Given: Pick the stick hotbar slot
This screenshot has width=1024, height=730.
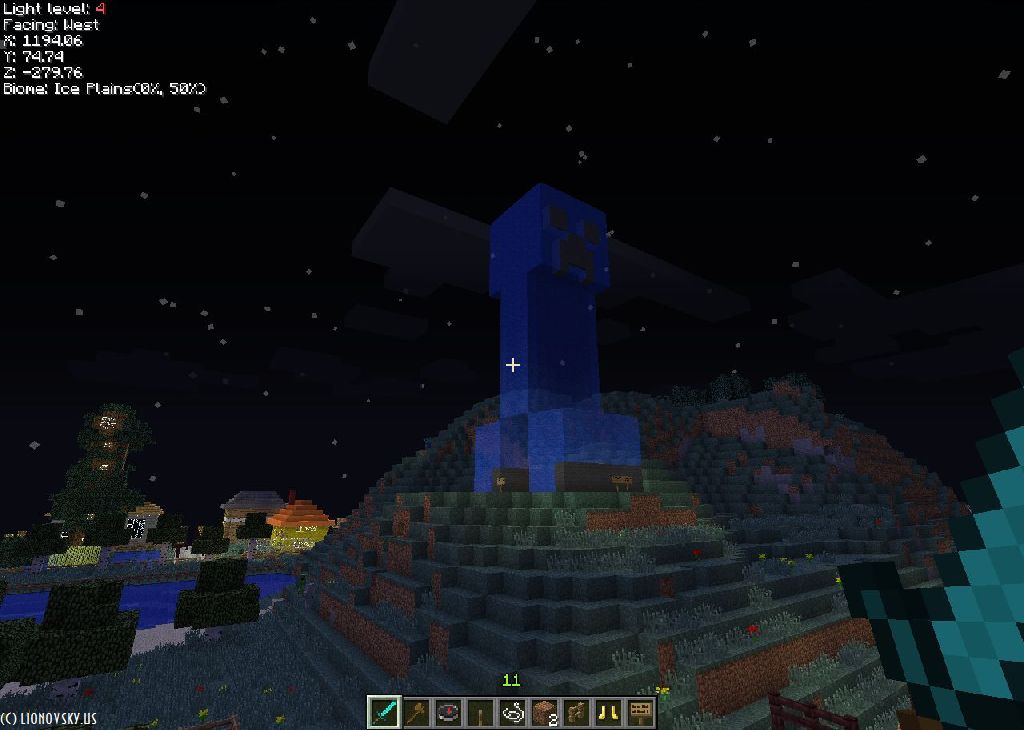Looking at the screenshot, I should click(481, 712).
